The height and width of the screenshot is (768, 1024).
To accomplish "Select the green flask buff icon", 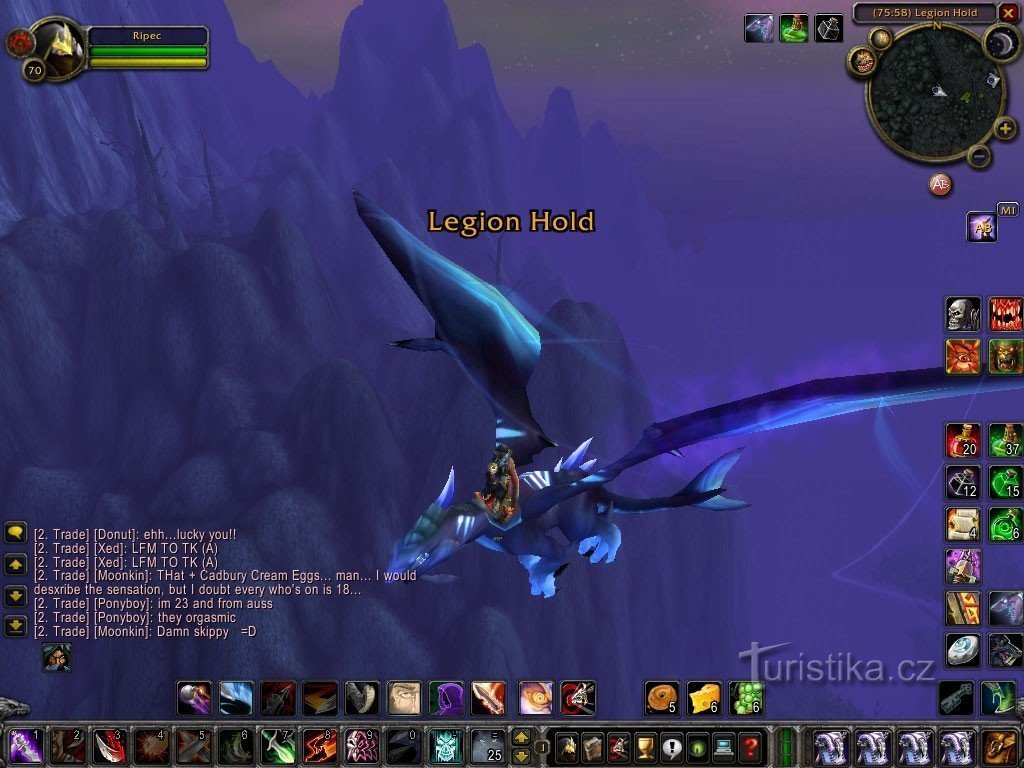I will click(x=794, y=28).
